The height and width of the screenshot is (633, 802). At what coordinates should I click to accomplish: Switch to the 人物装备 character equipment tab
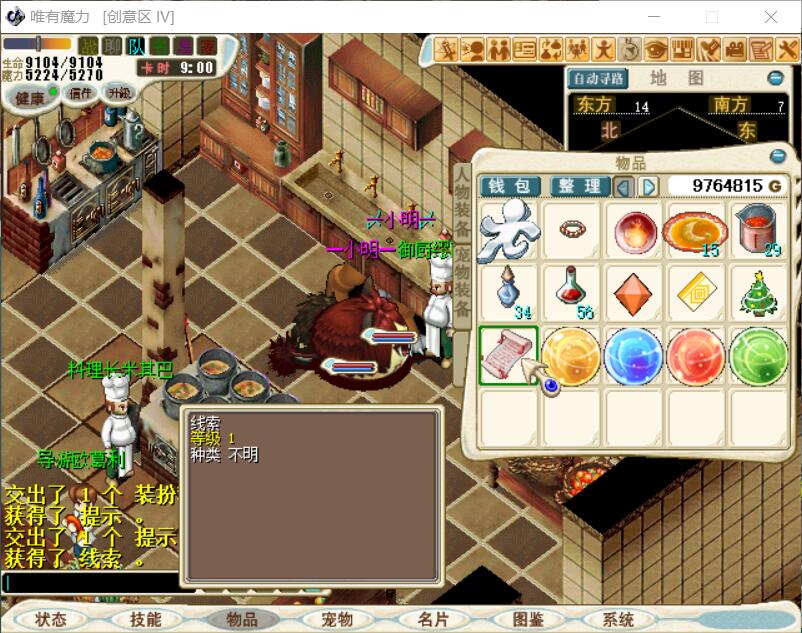click(462, 201)
